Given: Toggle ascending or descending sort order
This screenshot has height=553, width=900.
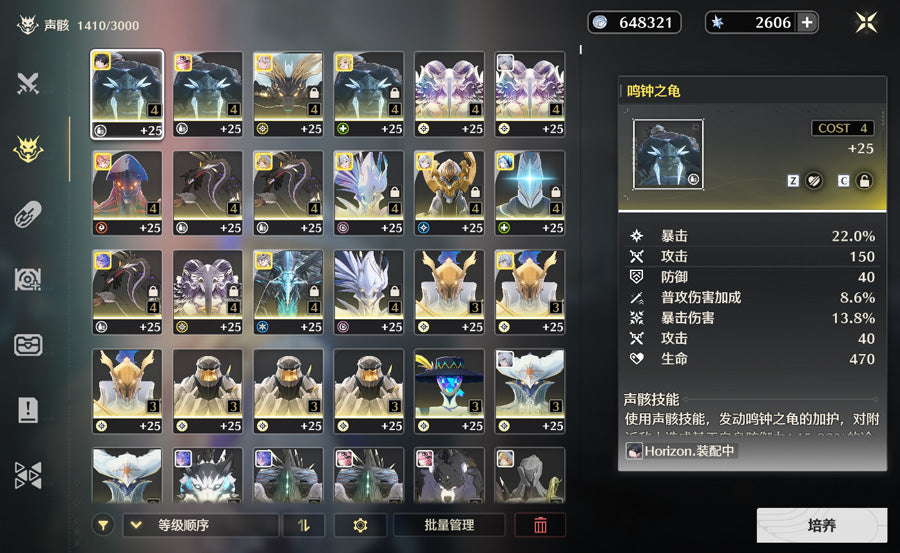Looking at the screenshot, I should click(x=304, y=525).
